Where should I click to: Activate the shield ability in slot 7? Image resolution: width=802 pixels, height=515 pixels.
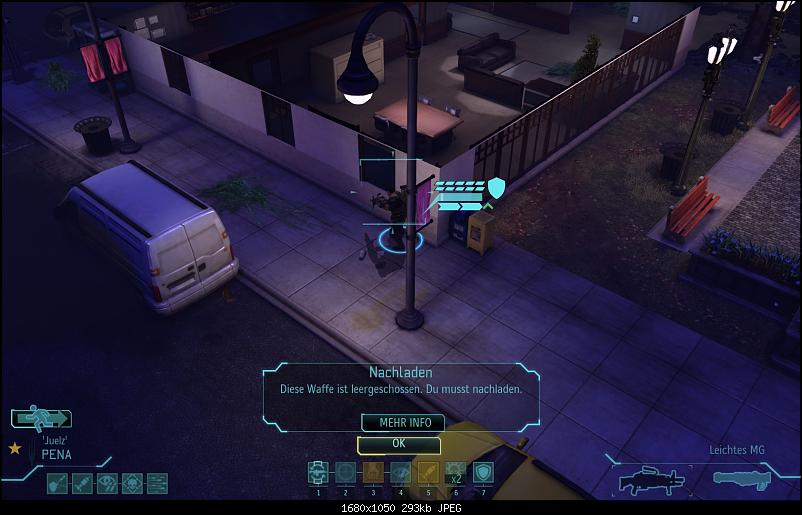pyautogui.click(x=484, y=473)
